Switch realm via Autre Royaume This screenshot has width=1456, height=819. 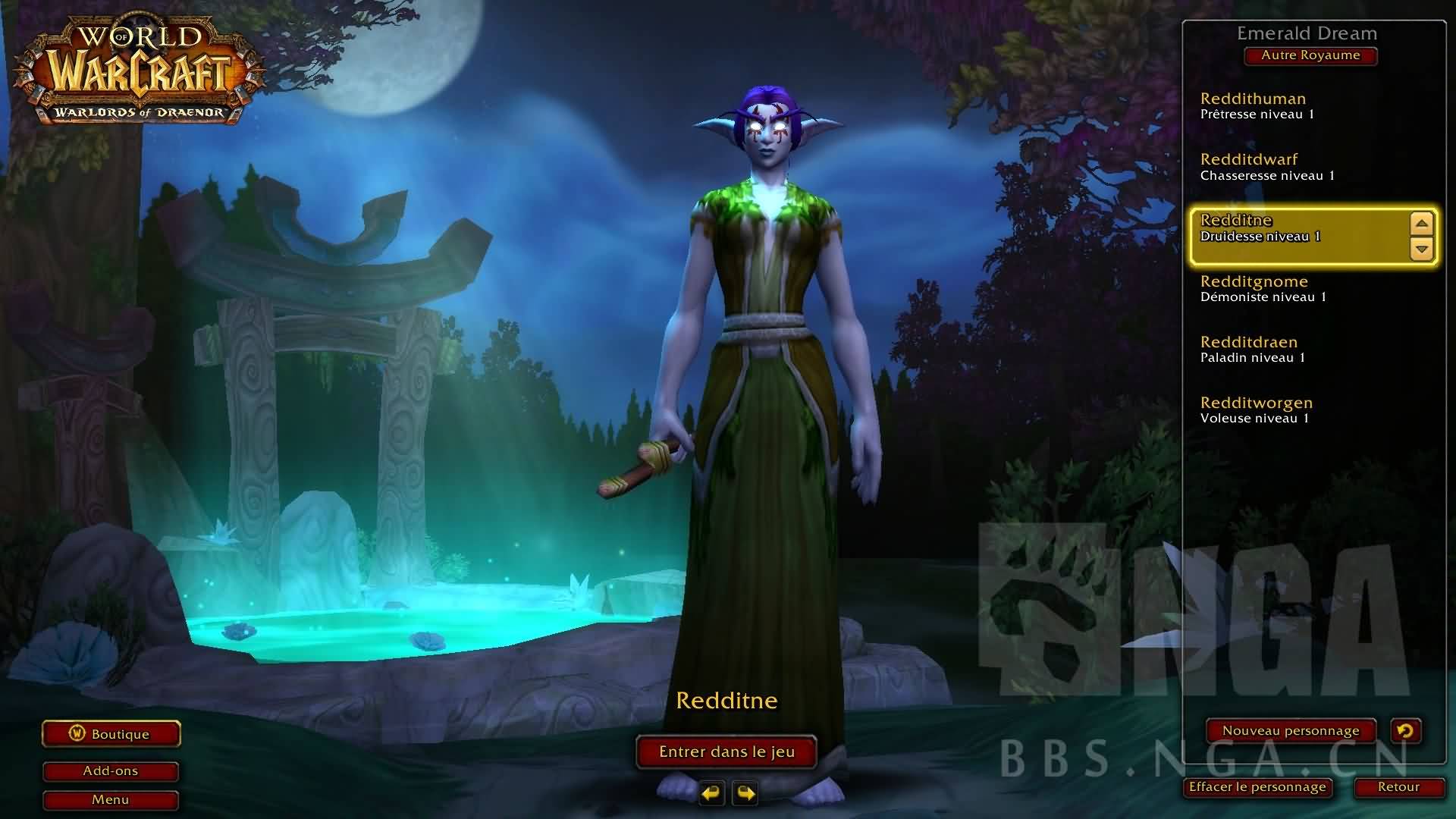pyautogui.click(x=1310, y=55)
